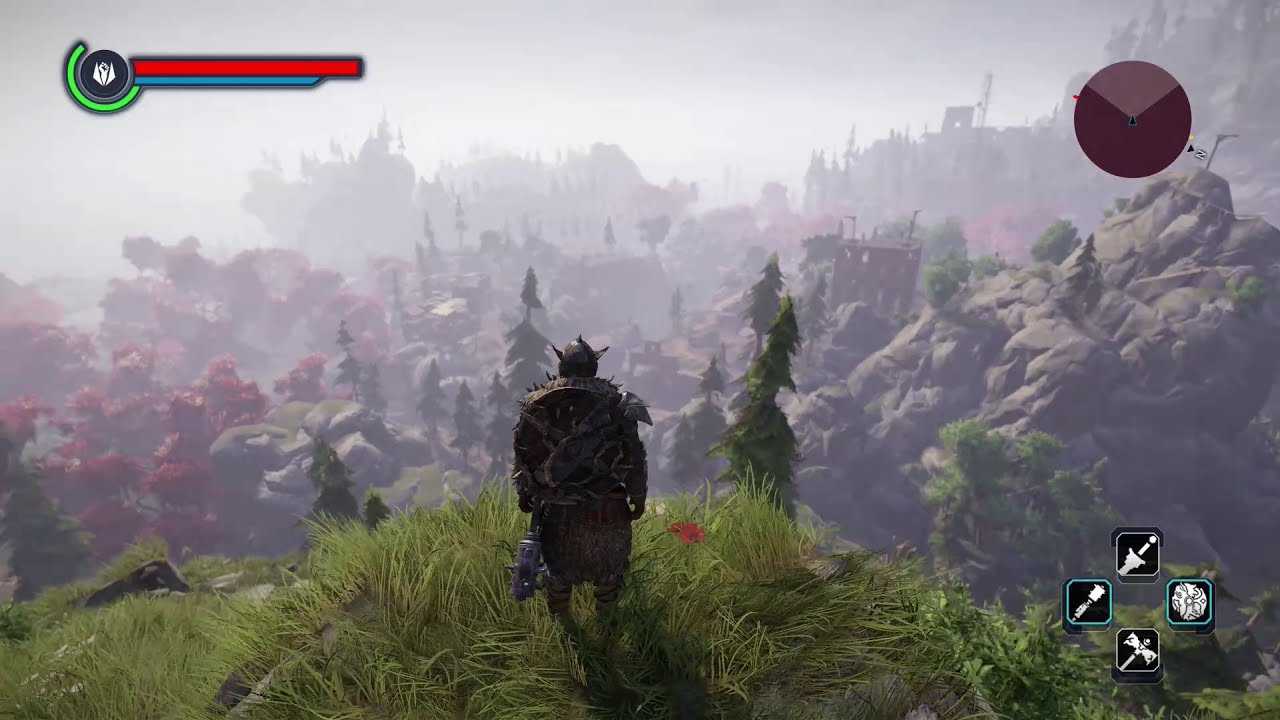This screenshot has height=720, width=1280.
Task: Select the top sword quick slot
Action: point(1137,554)
